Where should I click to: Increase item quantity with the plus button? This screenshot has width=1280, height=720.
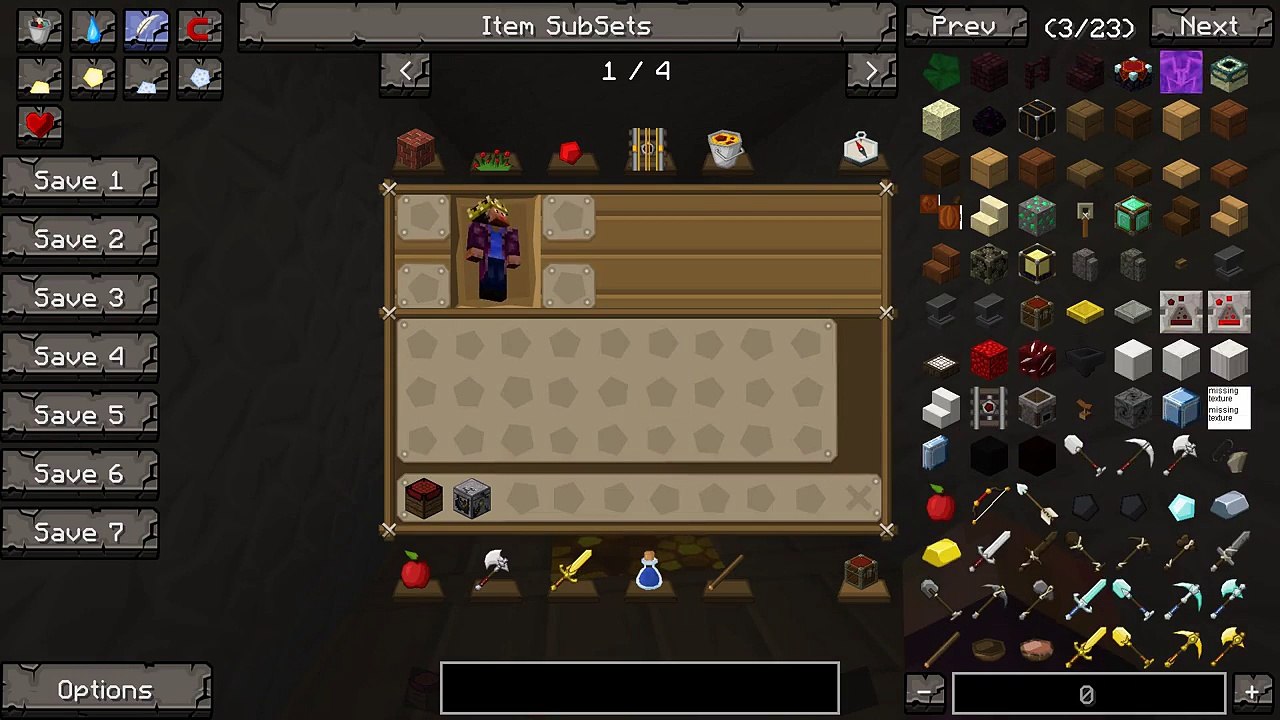[x=1252, y=692]
